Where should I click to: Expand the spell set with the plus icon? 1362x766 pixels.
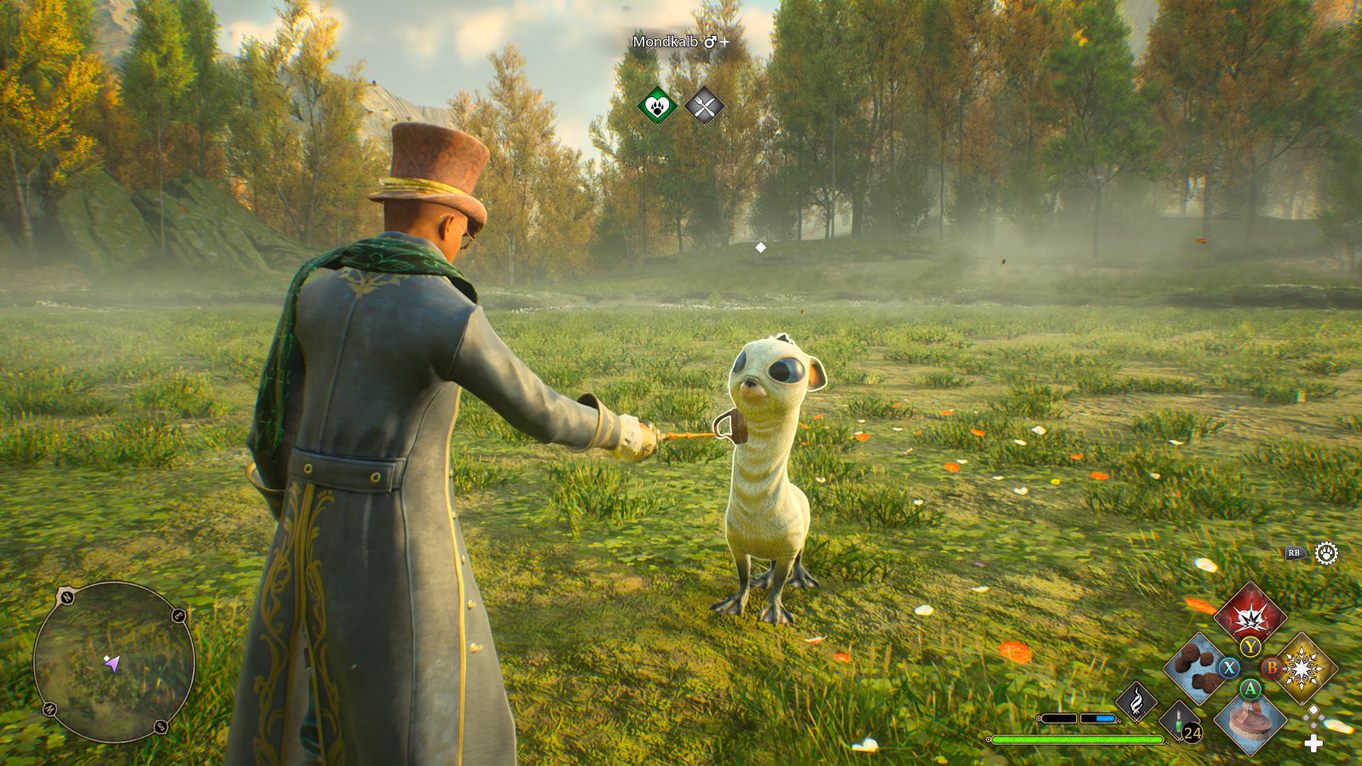(1313, 742)
